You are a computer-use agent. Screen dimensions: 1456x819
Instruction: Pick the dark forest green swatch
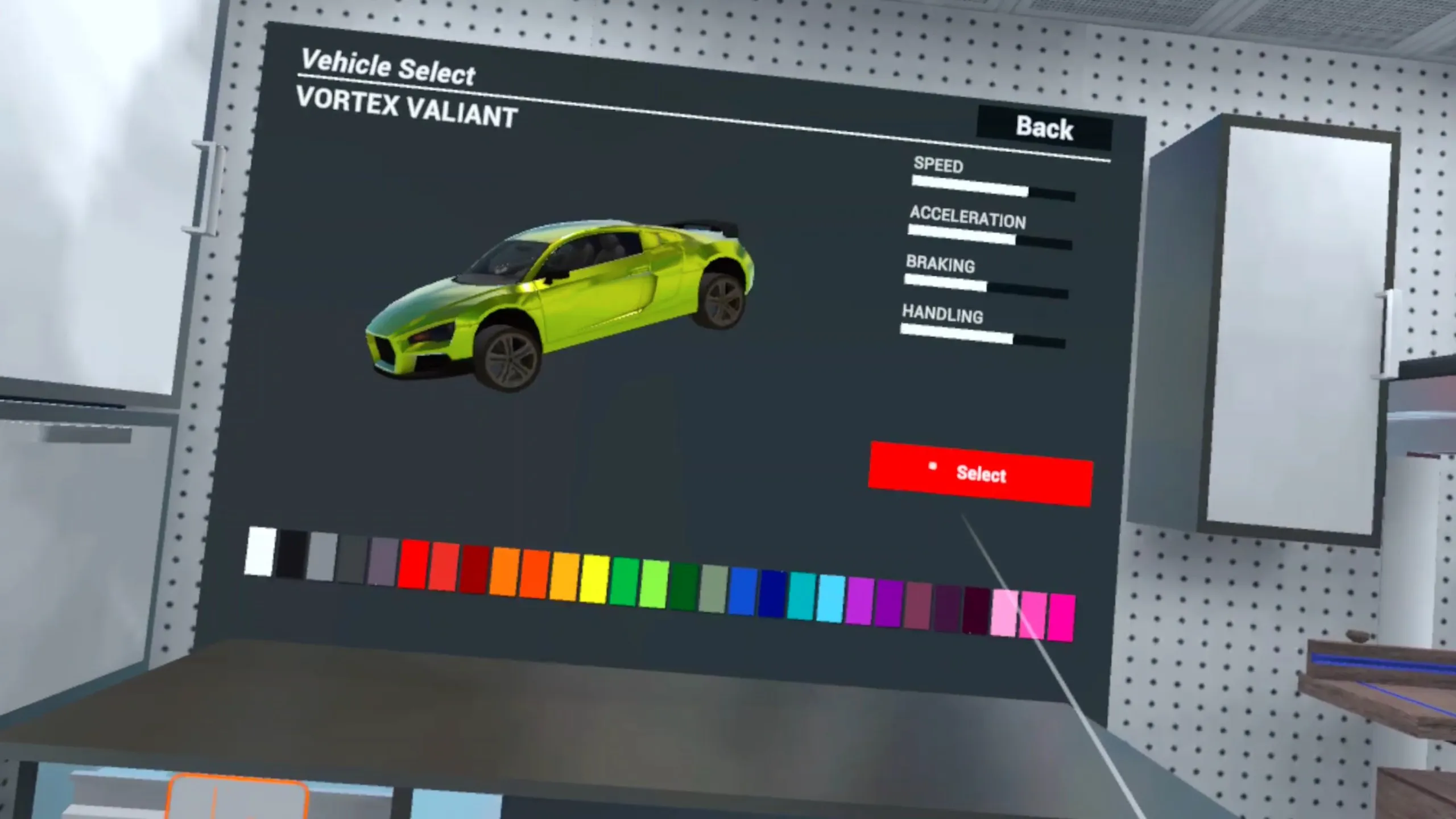point(684,587)
